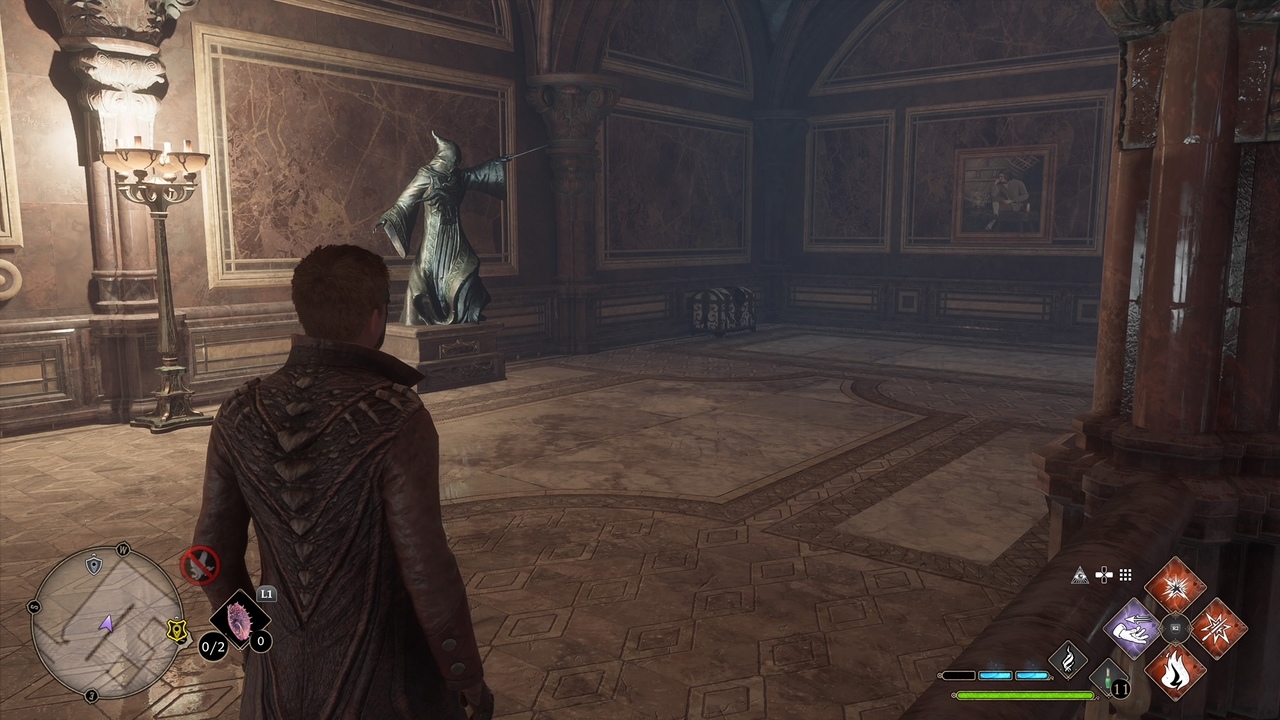This screenshot has width=1280, height=720.
Task: Cast the Incendio flame spell
Action: click(x=1175, y=671)
